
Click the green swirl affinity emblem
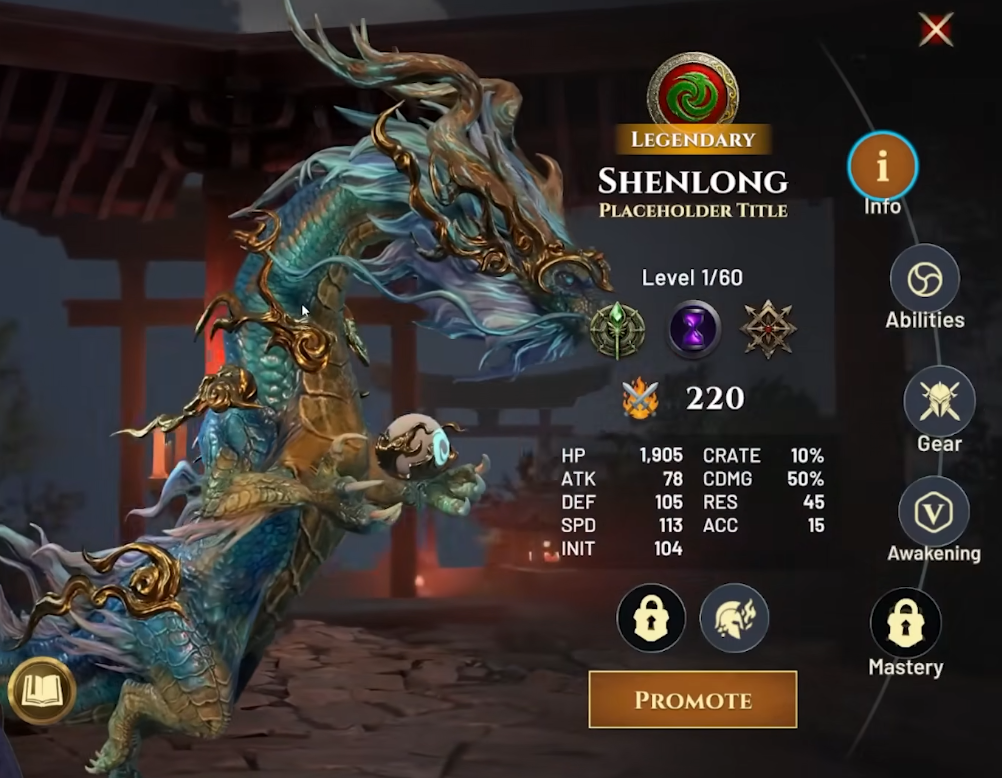(x=693, y=89)
